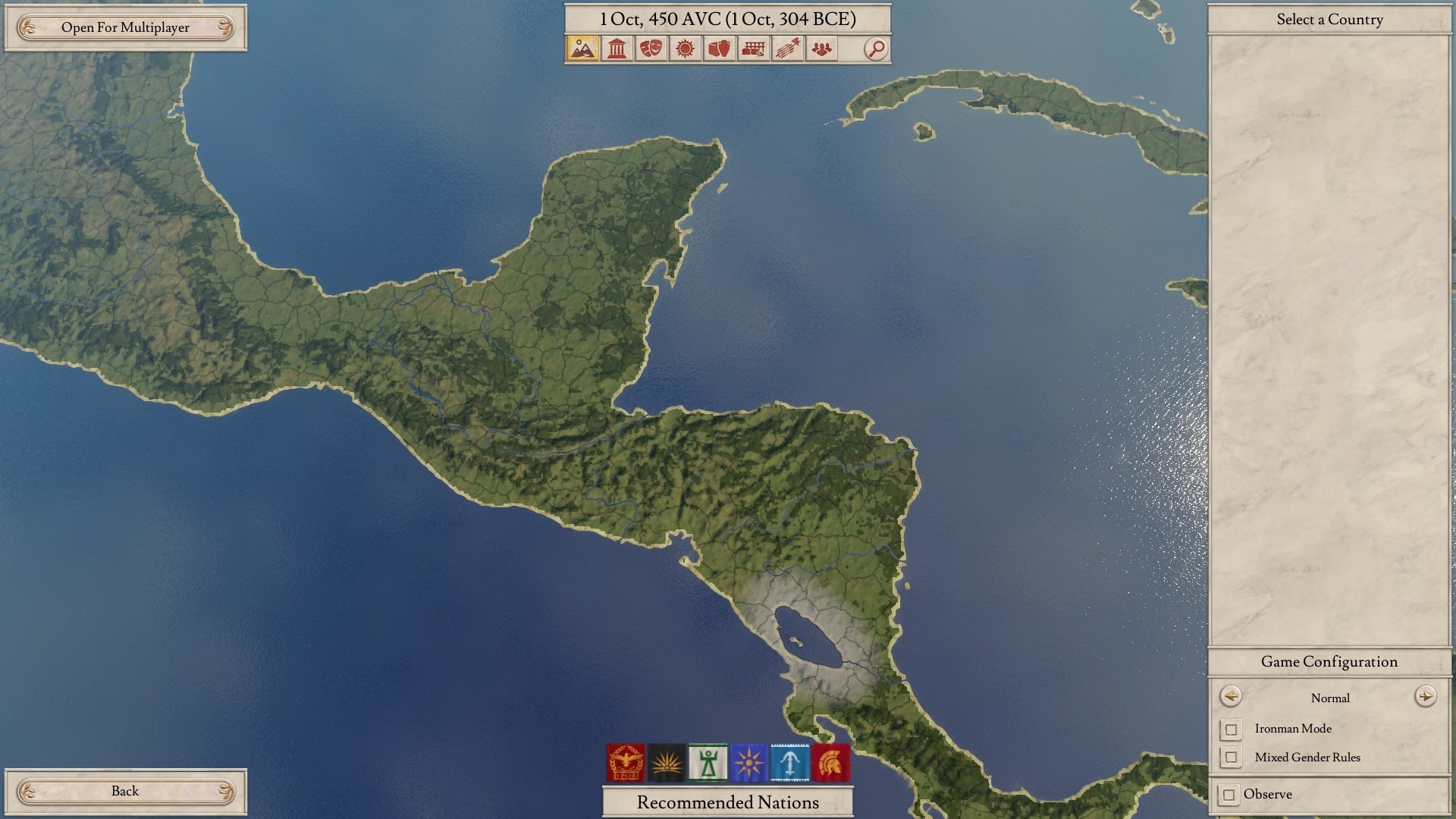
Task: Open the aqueduct and buildings map mode
Action: click(x=753, y=49)
